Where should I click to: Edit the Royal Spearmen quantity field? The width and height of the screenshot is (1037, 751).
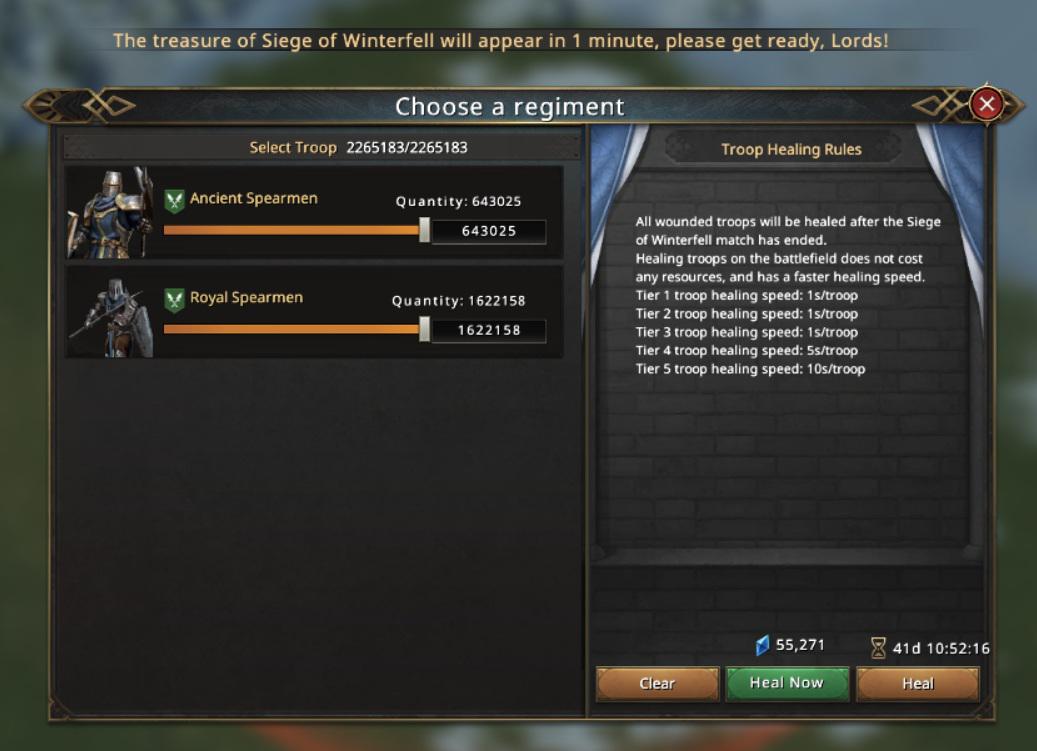tap(489, 330)
